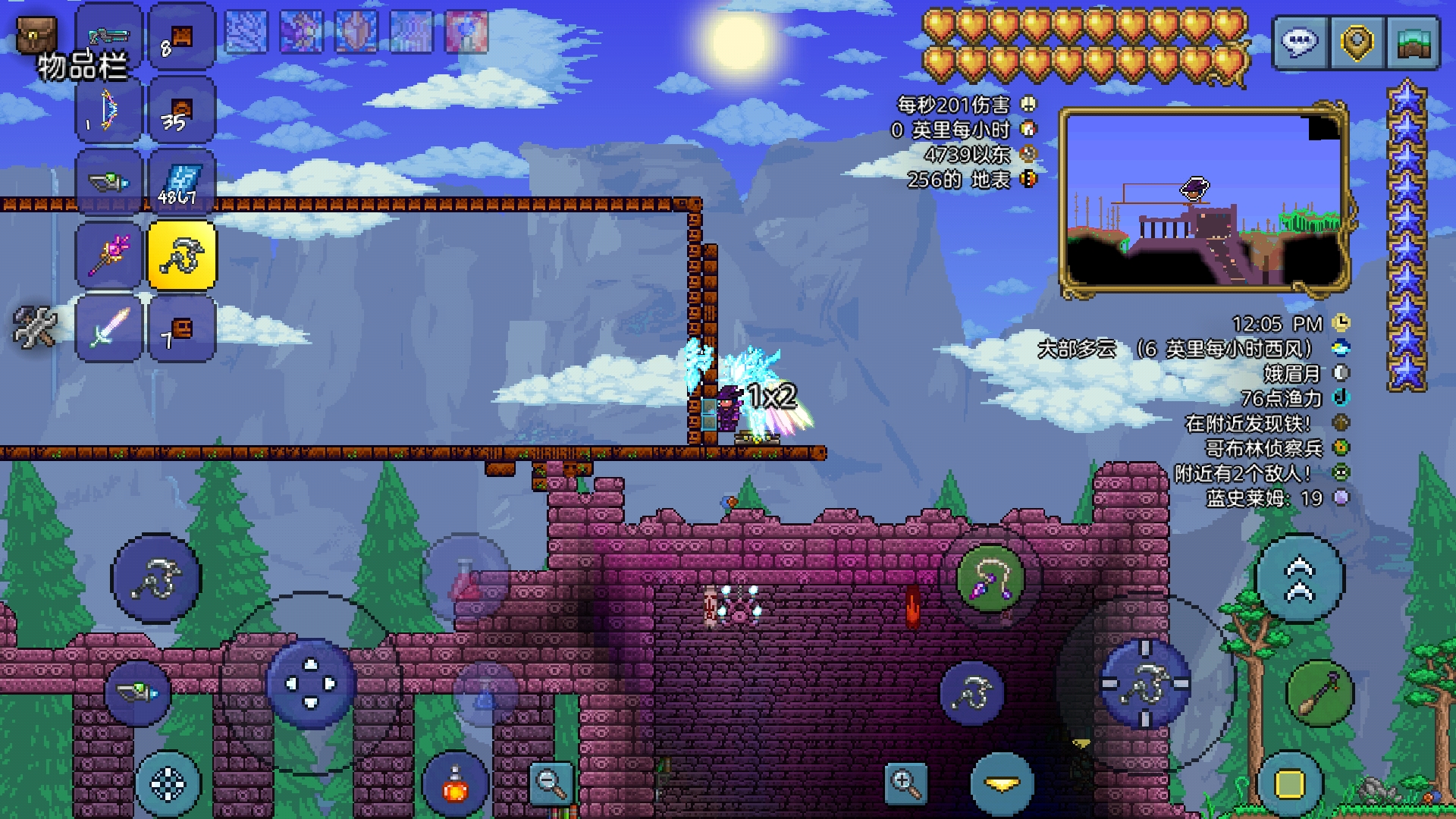Pick the block stack of 4867
Image resolution: width=1456 pixels, height=819 pixels.
(182, 184)
